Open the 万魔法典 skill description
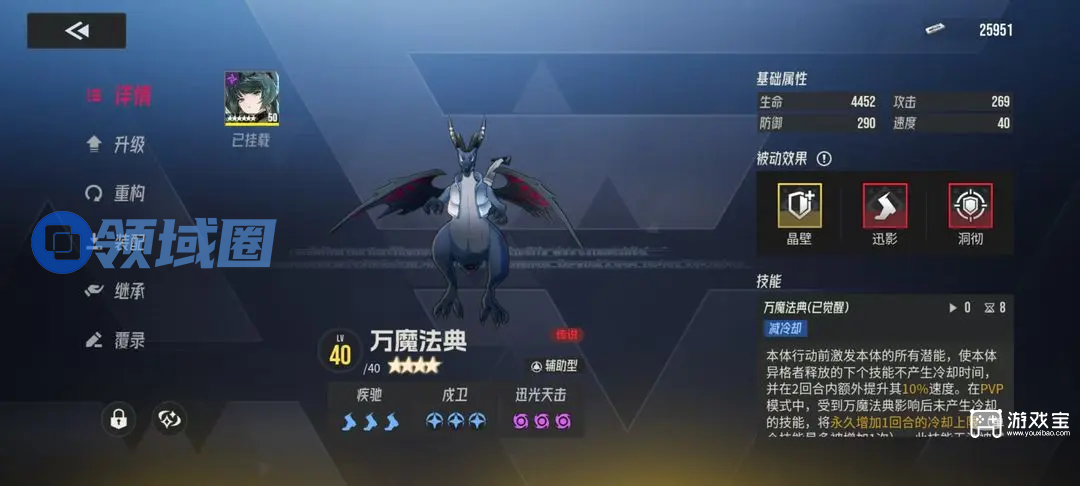 [x=806, y=308]
